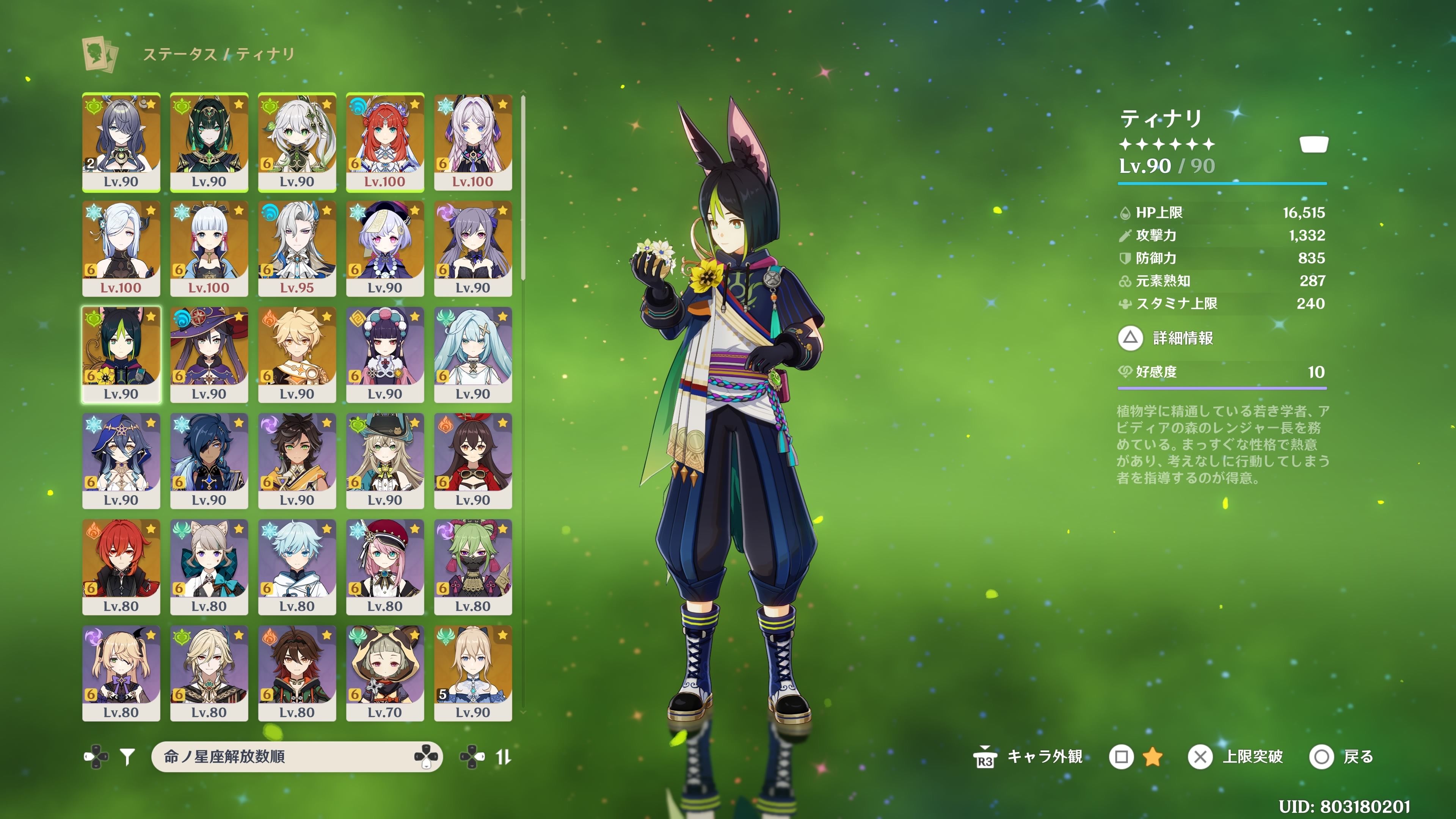
Task: Choose the blond Traveler portrait
Action: (x=297, y=354)
